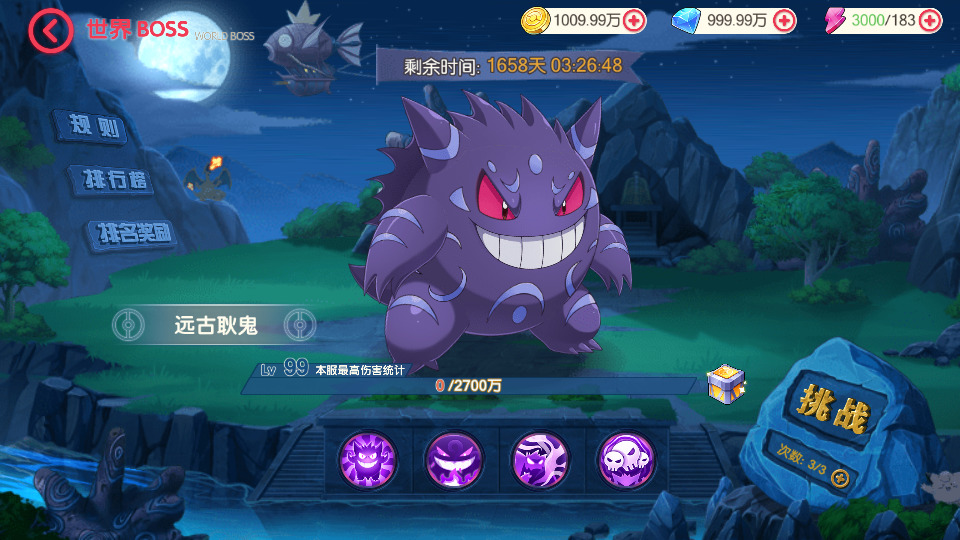Inspect the skull skill icon
Screen dimensions: 960x540
point(626,458)
